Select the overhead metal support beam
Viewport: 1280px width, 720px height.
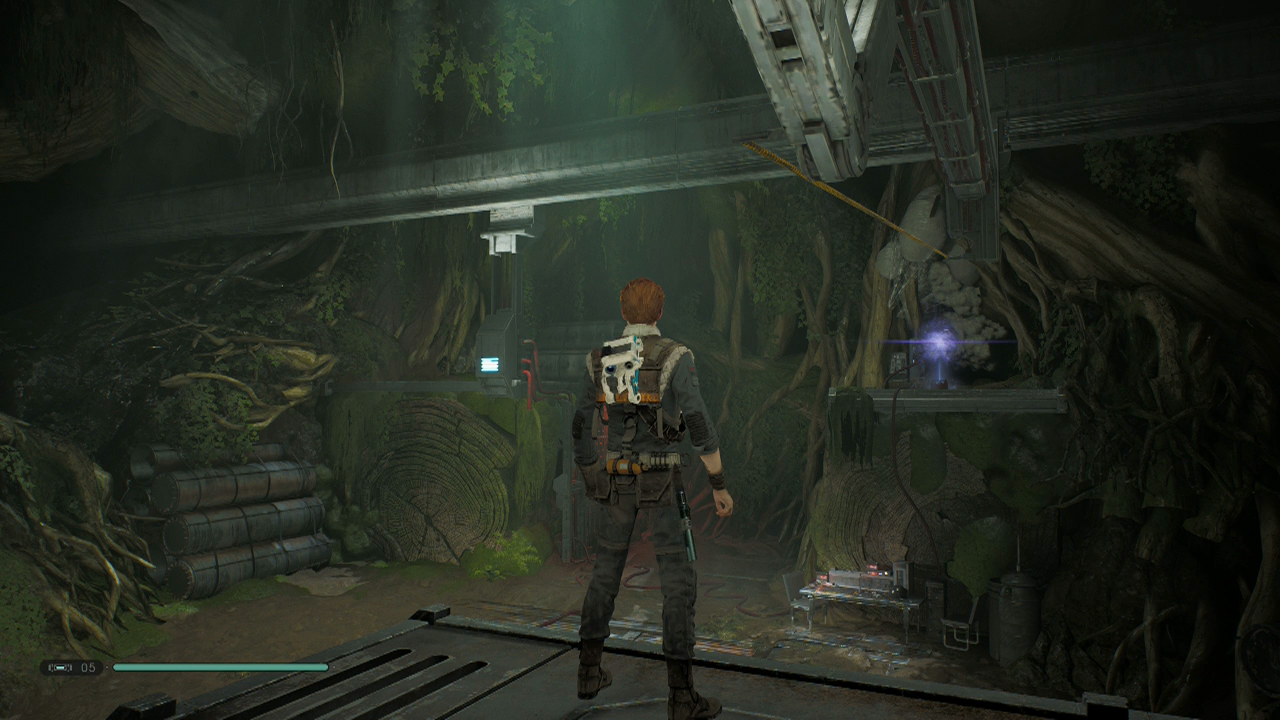[x=400, y=190]
